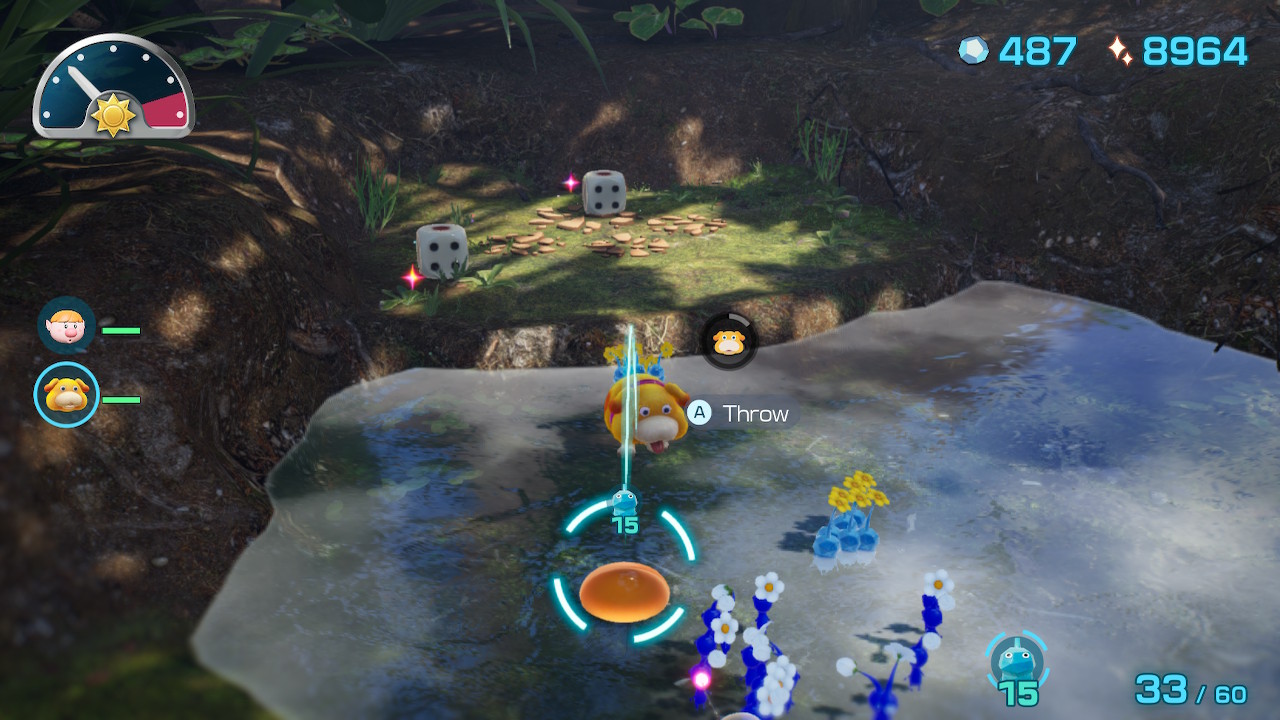Choose the Oatchi dog portrait in party list

[x=67, y=395]
